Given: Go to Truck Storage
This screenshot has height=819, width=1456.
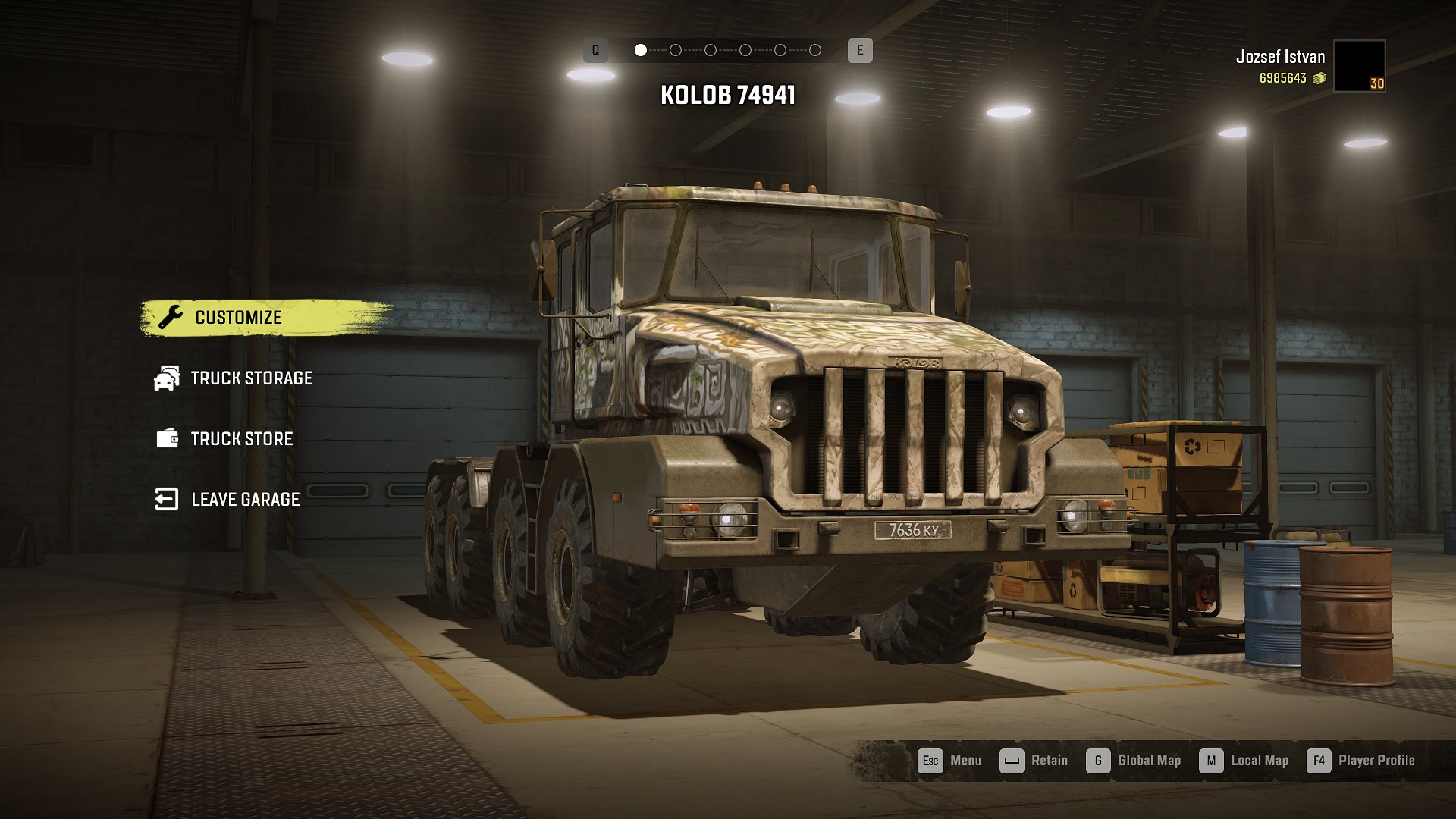Looking at the screenshot, I should point(250,378).
